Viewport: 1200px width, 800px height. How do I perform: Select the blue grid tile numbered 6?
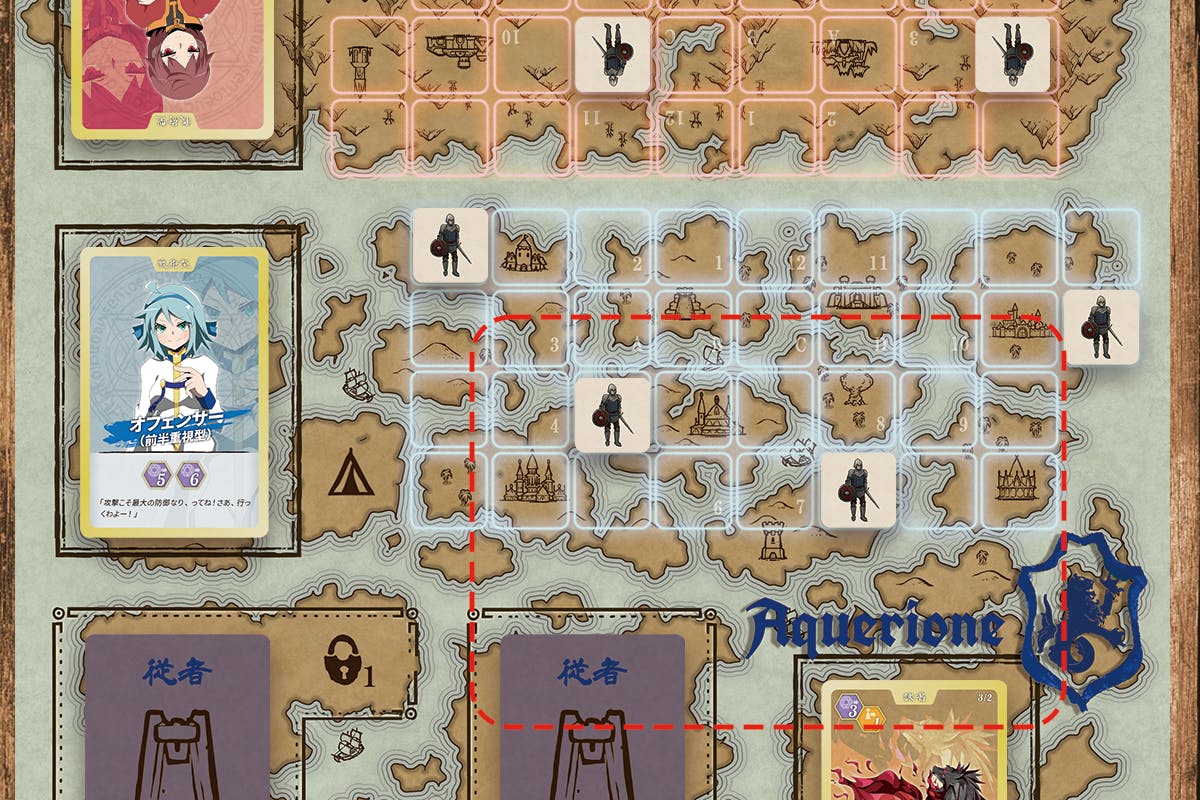click(x=694, y=490)
